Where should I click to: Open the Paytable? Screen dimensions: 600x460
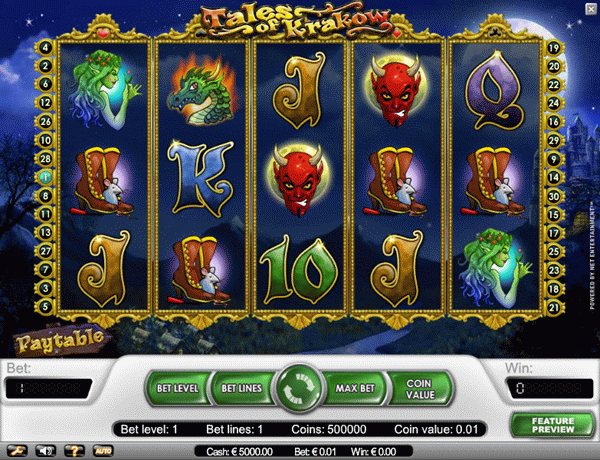tap(60, 338)
